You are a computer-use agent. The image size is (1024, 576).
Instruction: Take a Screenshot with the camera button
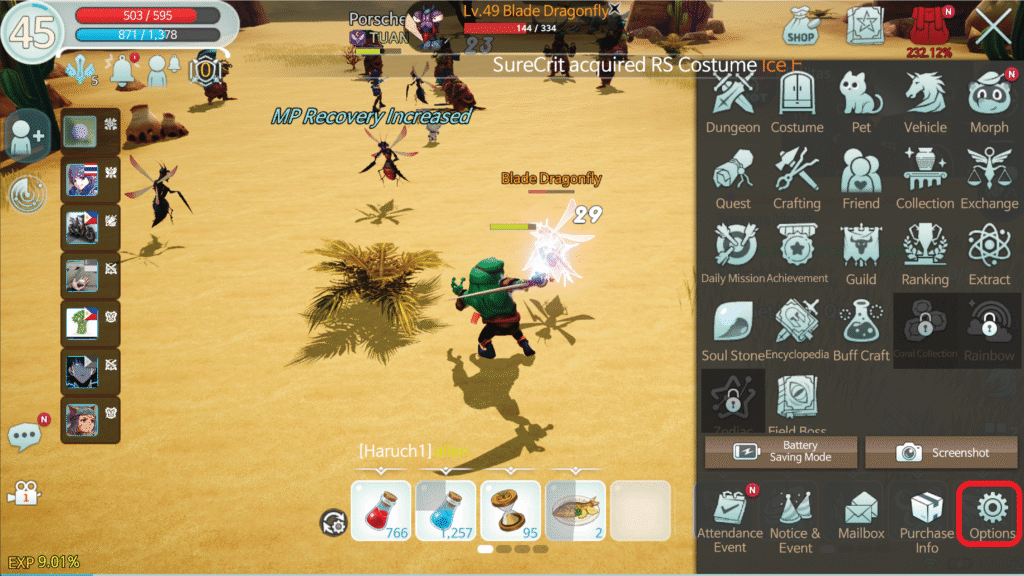point(941,452)
